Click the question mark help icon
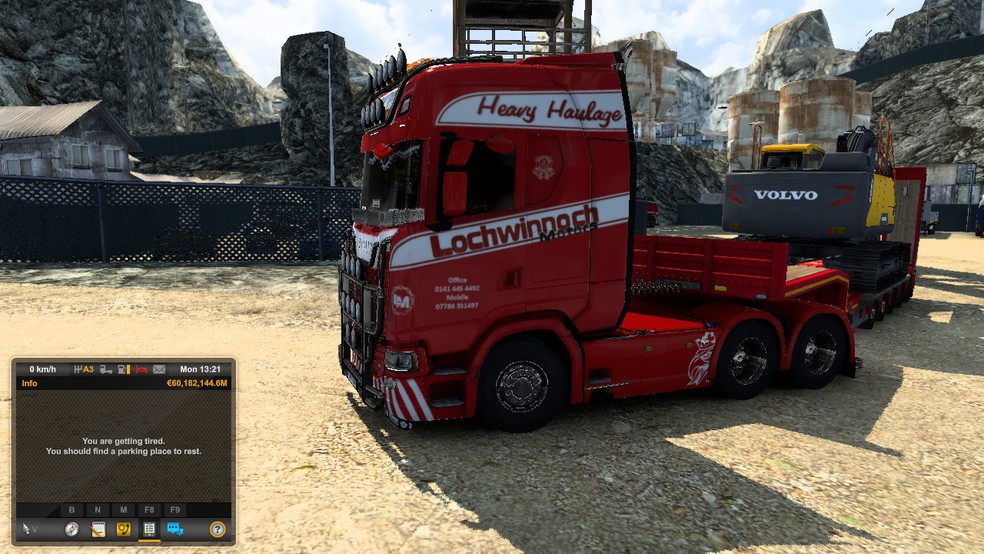The height and width of the screenshot is (554, 984). [217, 529]
